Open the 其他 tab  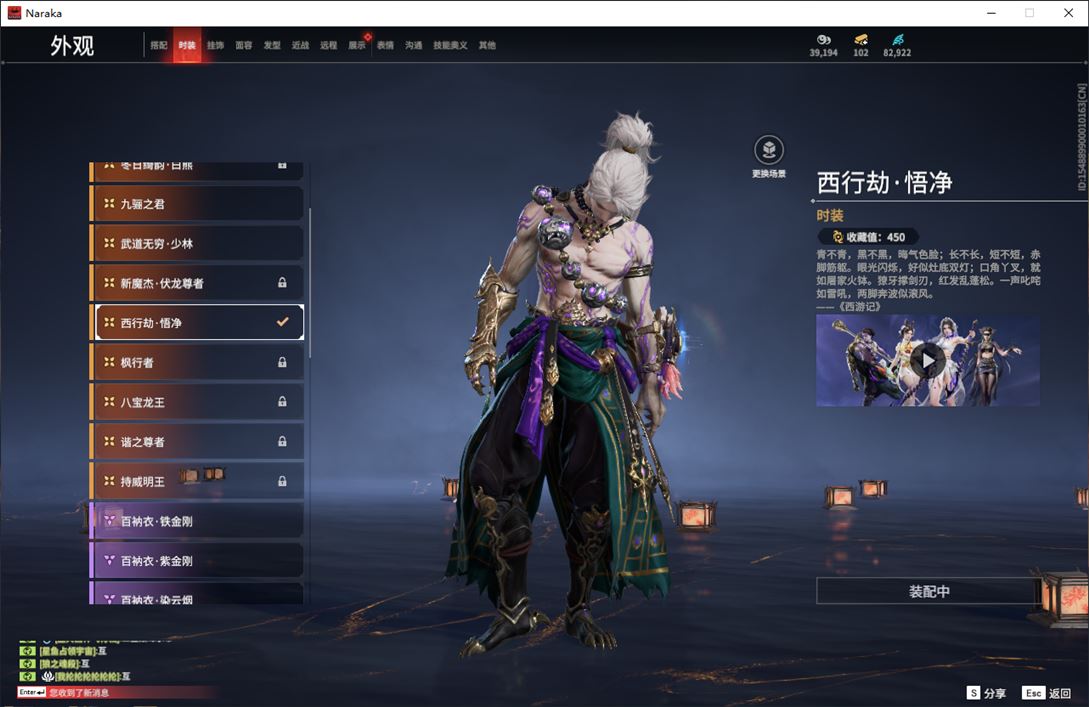click(487, 46)
